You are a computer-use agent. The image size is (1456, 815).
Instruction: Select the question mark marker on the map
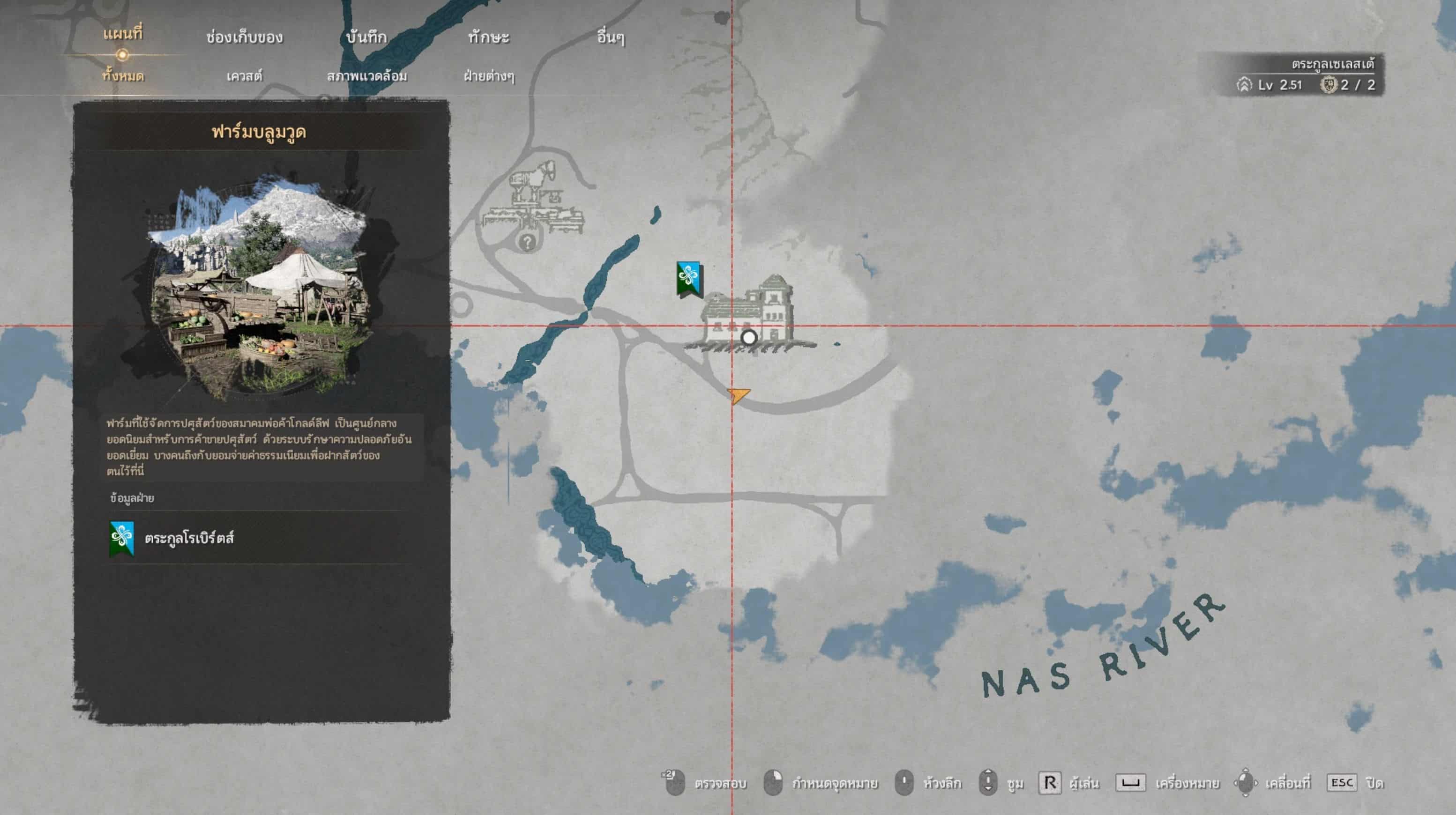pos(527,242)
